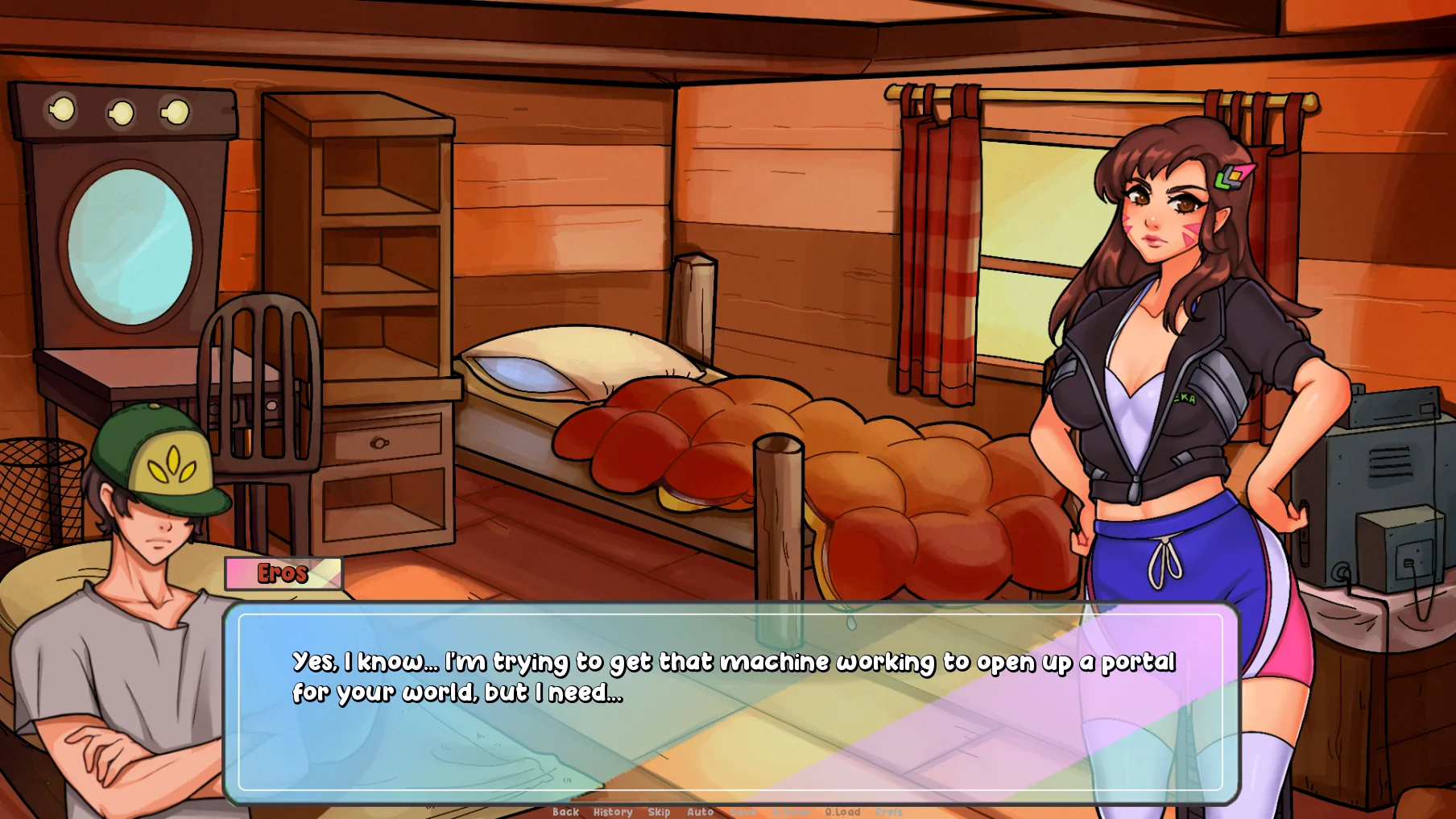Open the Save game screen

[743, 812]
